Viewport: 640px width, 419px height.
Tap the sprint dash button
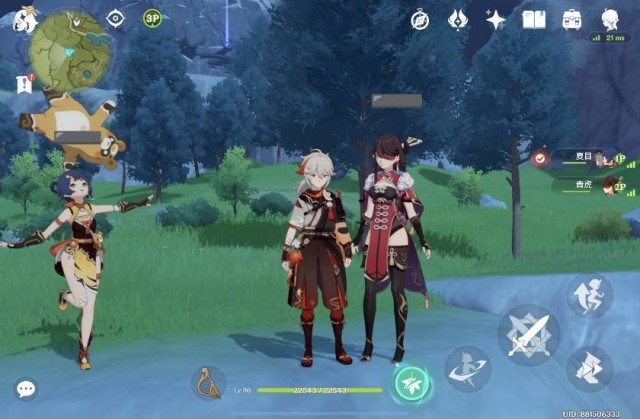(x=589, y=368)
